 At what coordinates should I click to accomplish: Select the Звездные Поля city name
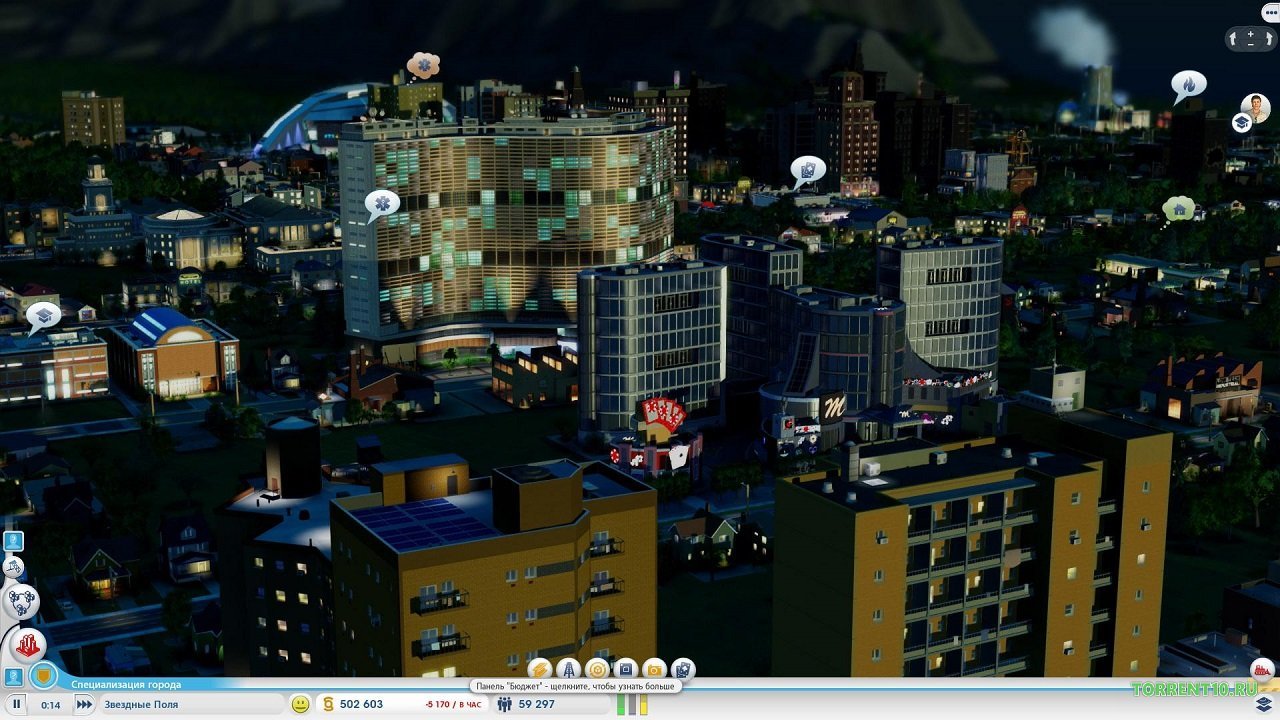tap(140, 705)
